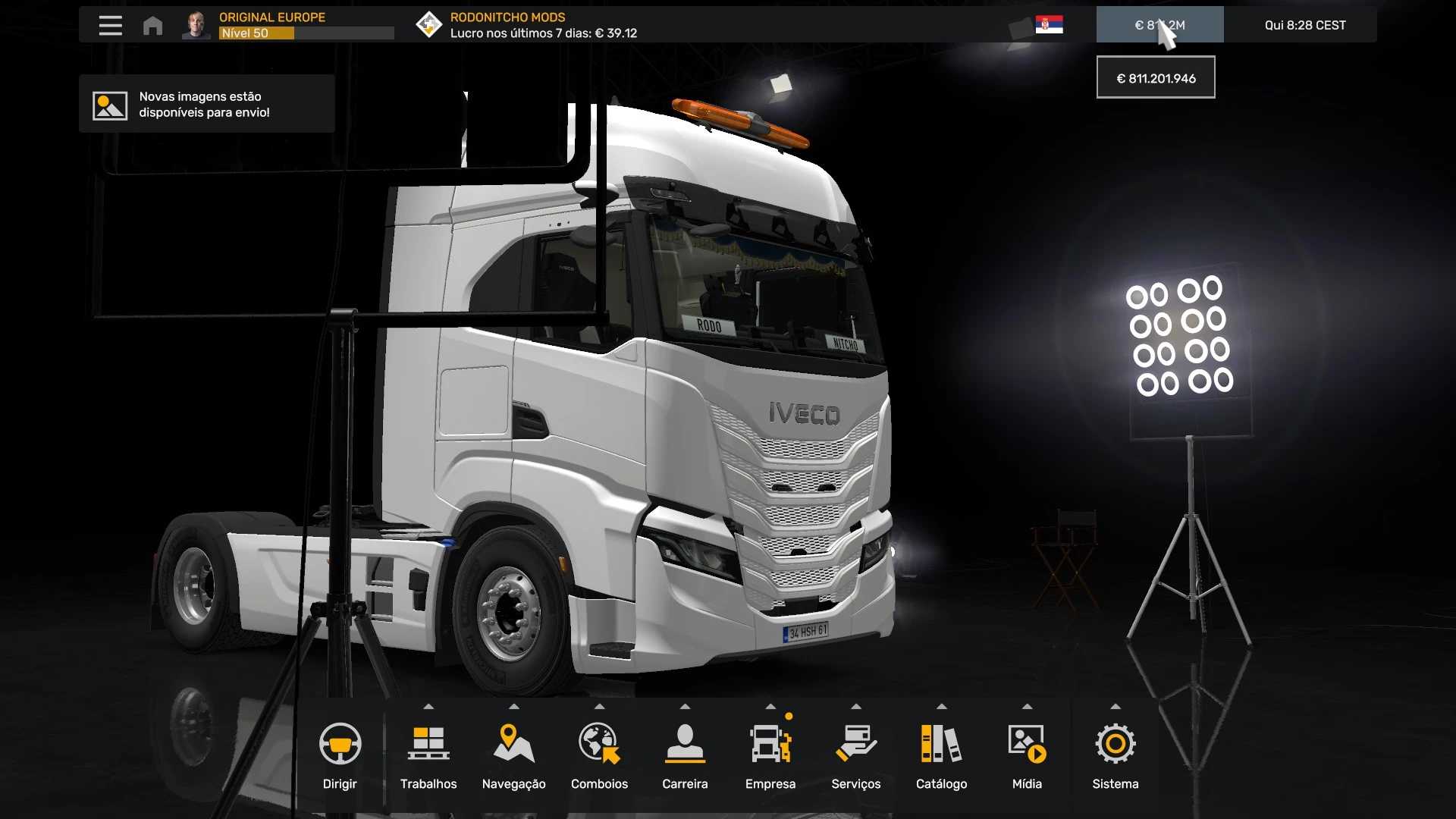1456x819 pixels.
Task: Browse the Catálogo menu
Action: click(941, 755)
